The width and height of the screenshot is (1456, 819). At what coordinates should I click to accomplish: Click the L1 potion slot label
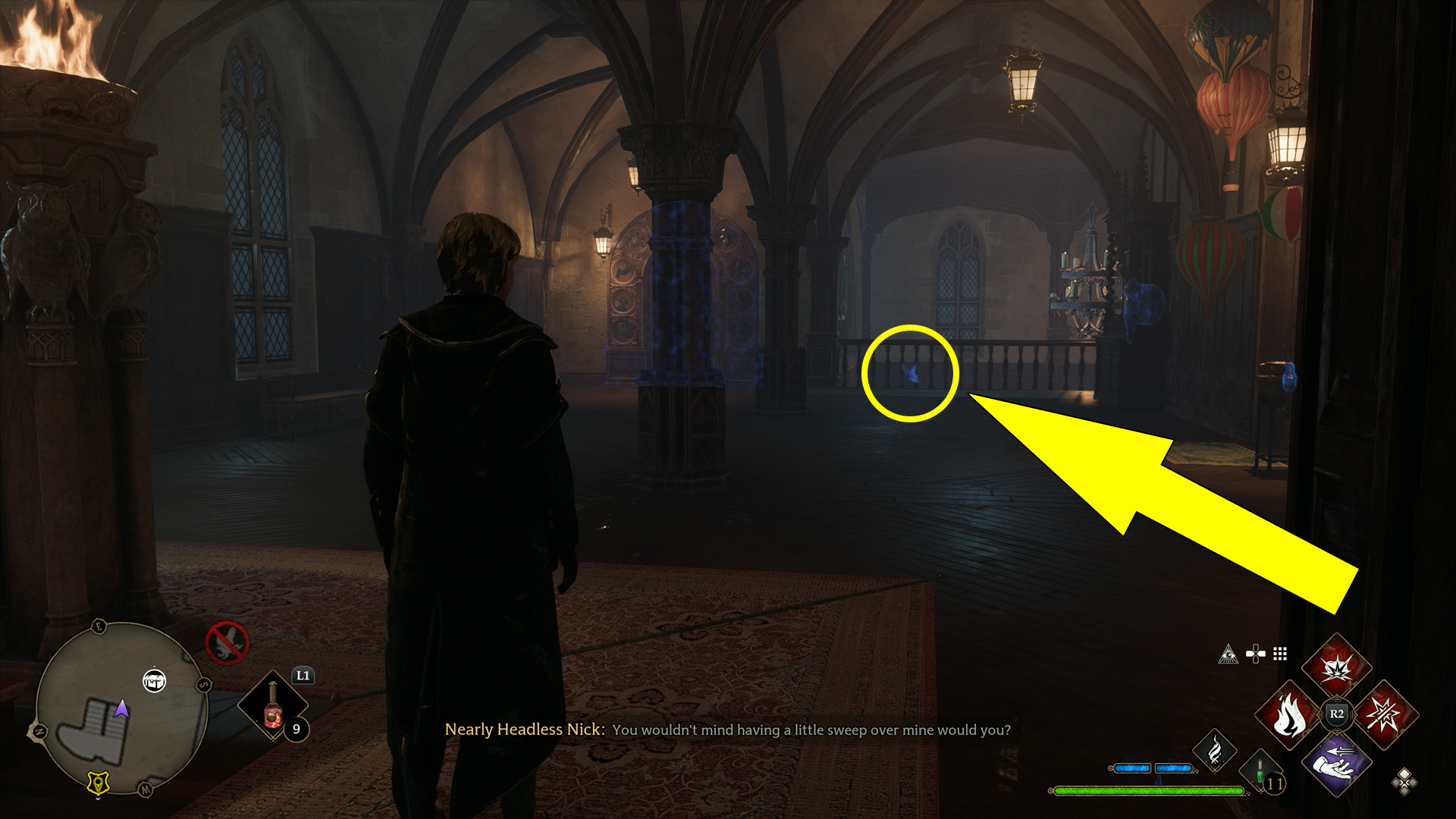coord(302,675)
